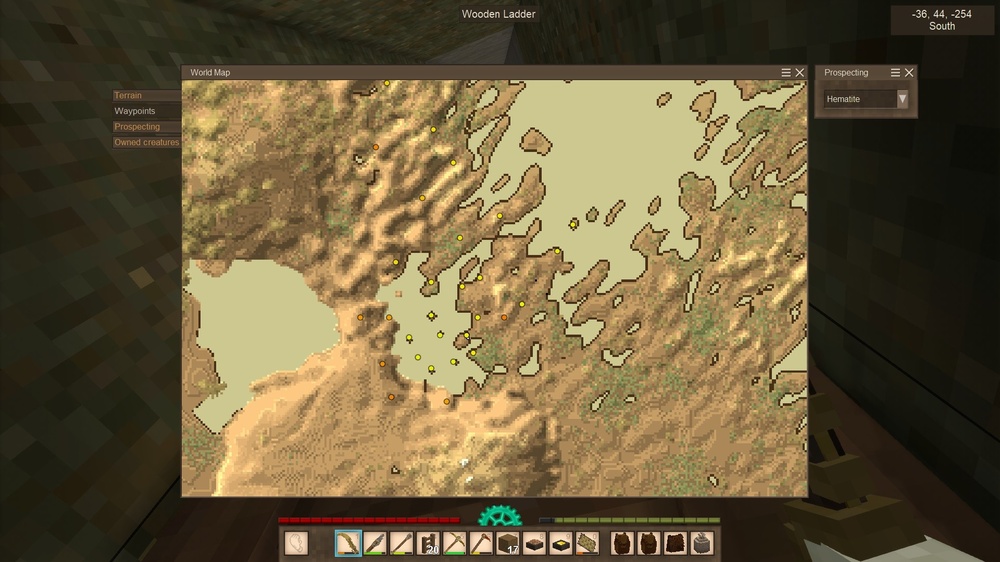Screen dimensions: 1000x562
Task: Click the off-hand slot
Action: (297, 543)
